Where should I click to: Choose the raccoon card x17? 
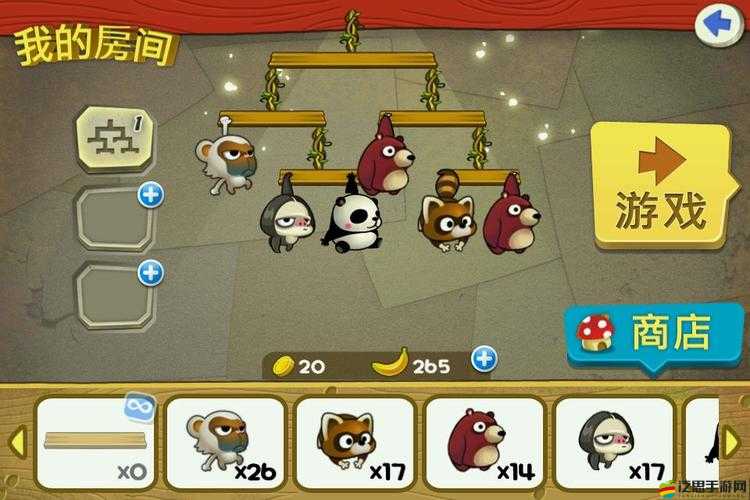[x=354, y=442]
